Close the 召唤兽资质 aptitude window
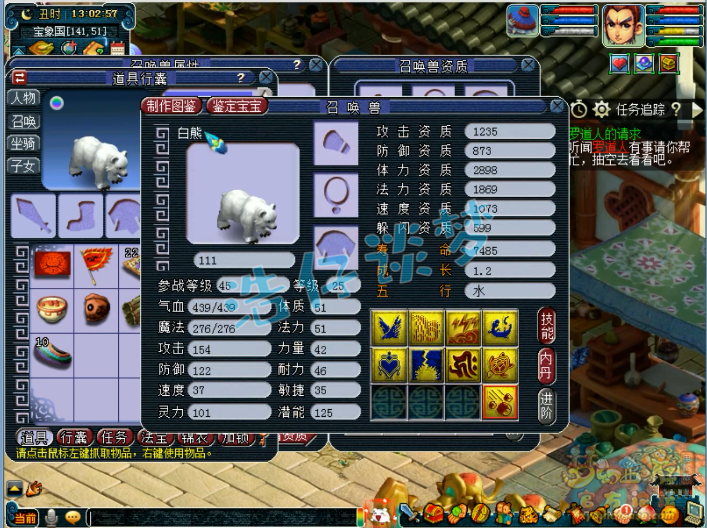 pyautogui.click(x=528, y=65)
